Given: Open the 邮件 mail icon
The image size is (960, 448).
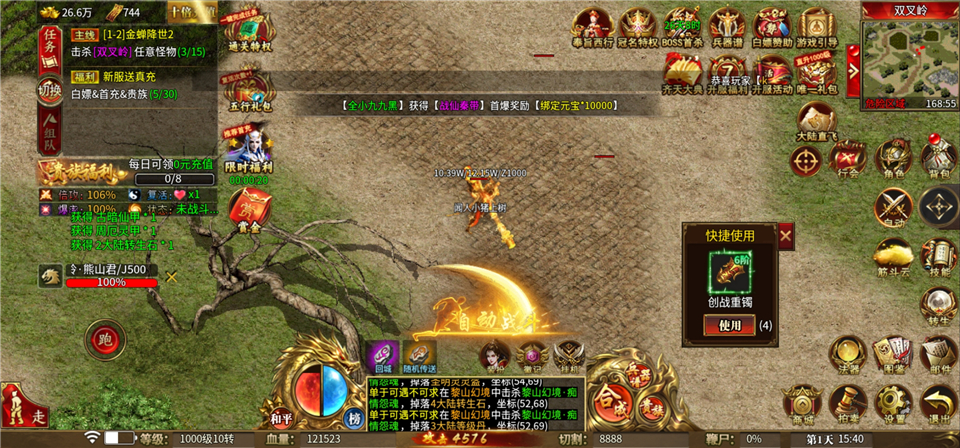Looking at the screenshot, I should pos(939,353).
